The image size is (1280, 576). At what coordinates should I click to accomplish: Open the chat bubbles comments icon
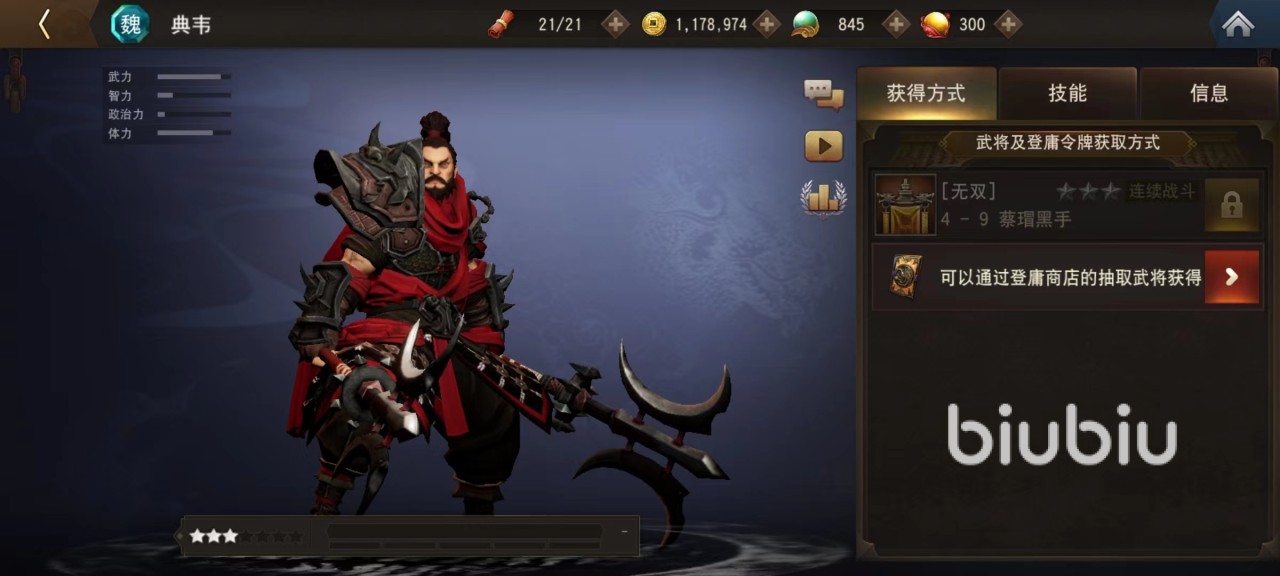[x=823, y=95]
